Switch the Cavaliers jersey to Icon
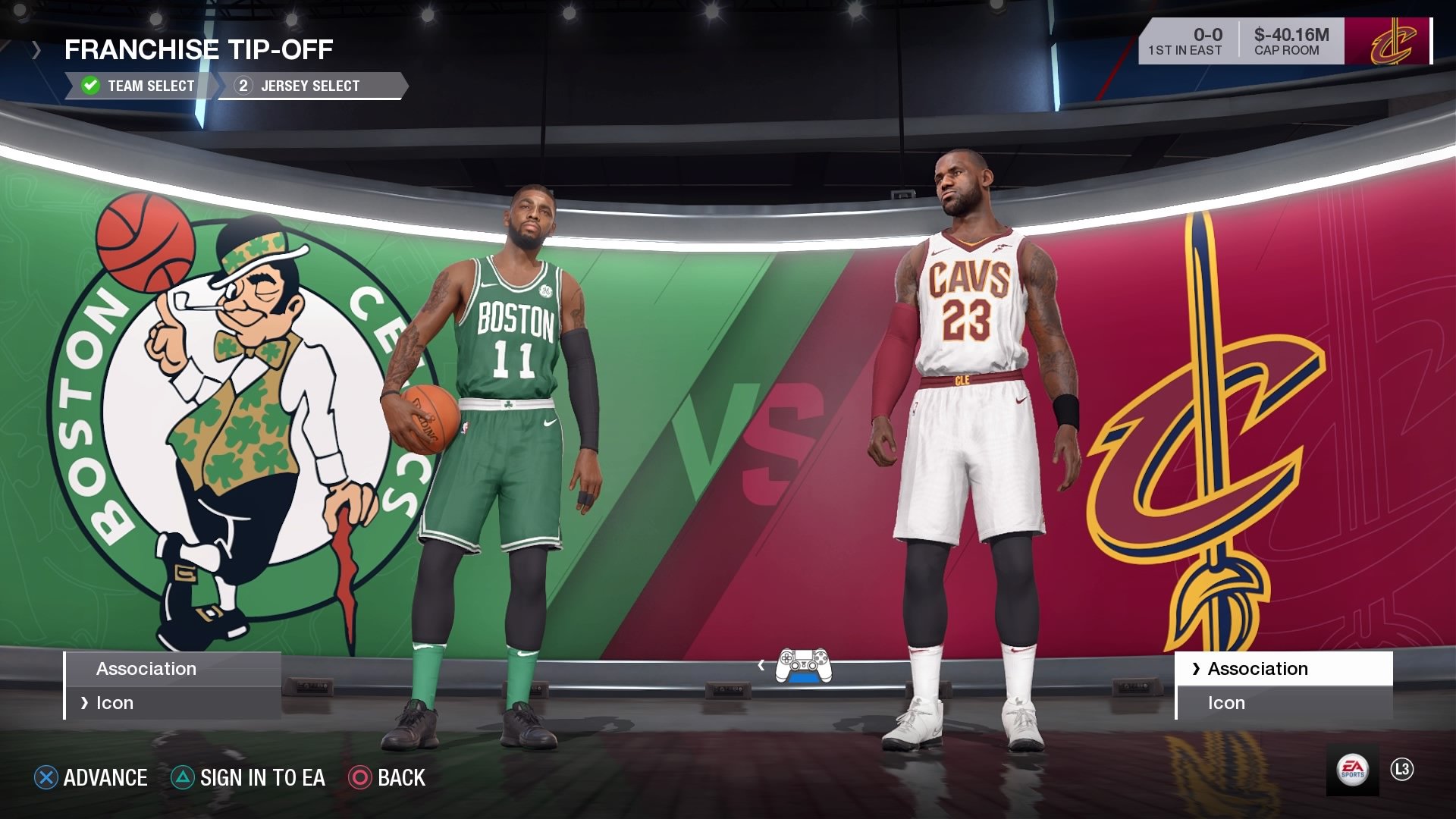 (1225, 702)
